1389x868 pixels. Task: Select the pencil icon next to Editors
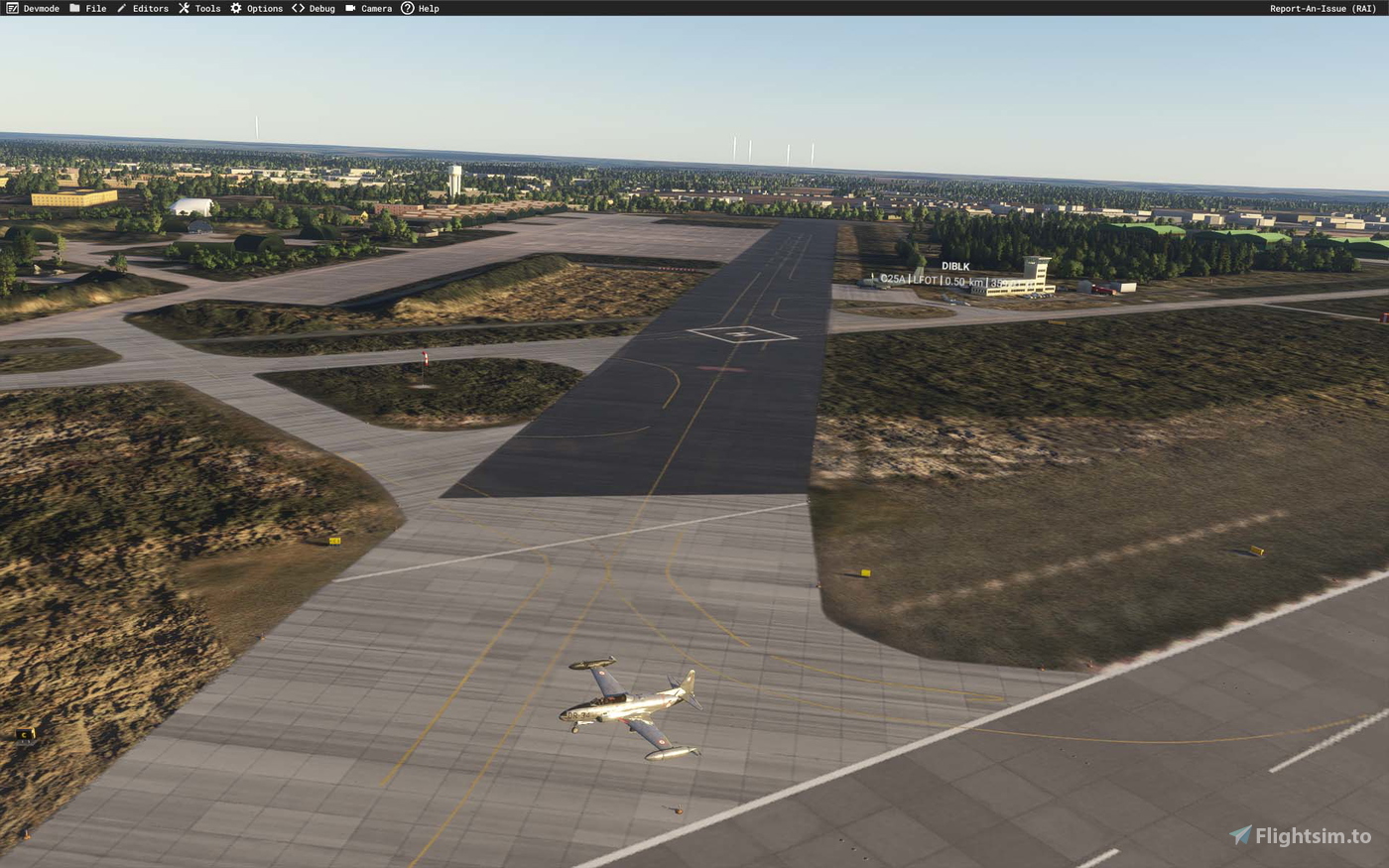coord(121,8)
